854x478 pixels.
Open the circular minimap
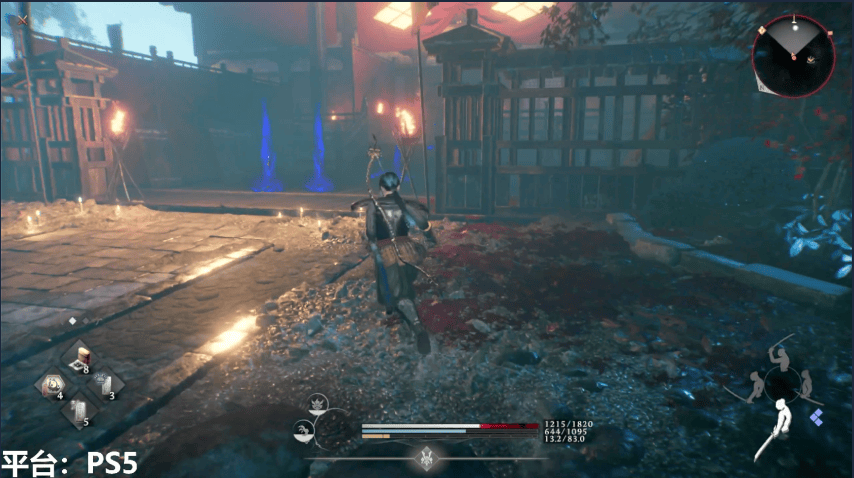(x=792, y=54)
